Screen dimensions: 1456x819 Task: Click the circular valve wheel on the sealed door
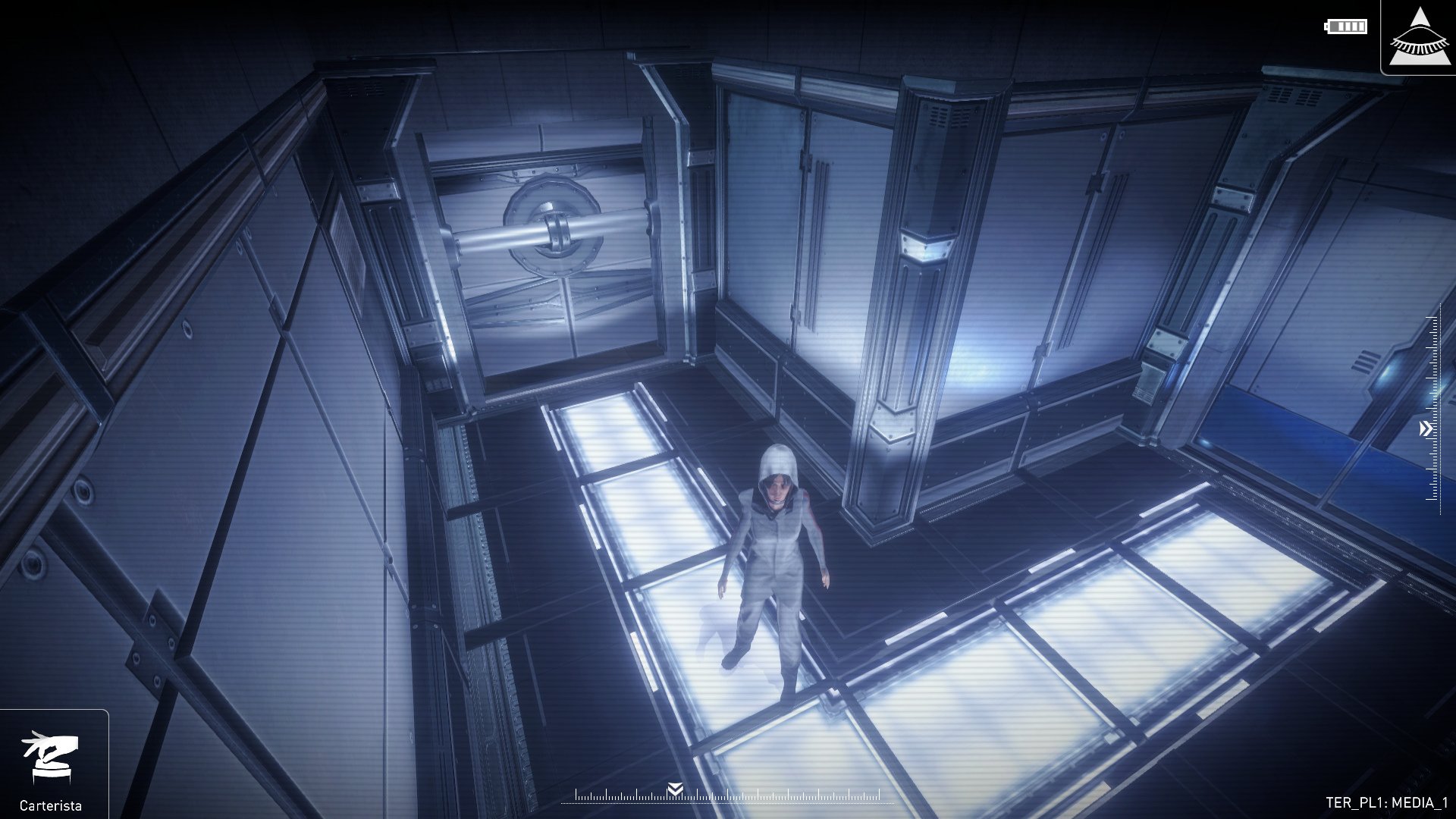[554, 227]
